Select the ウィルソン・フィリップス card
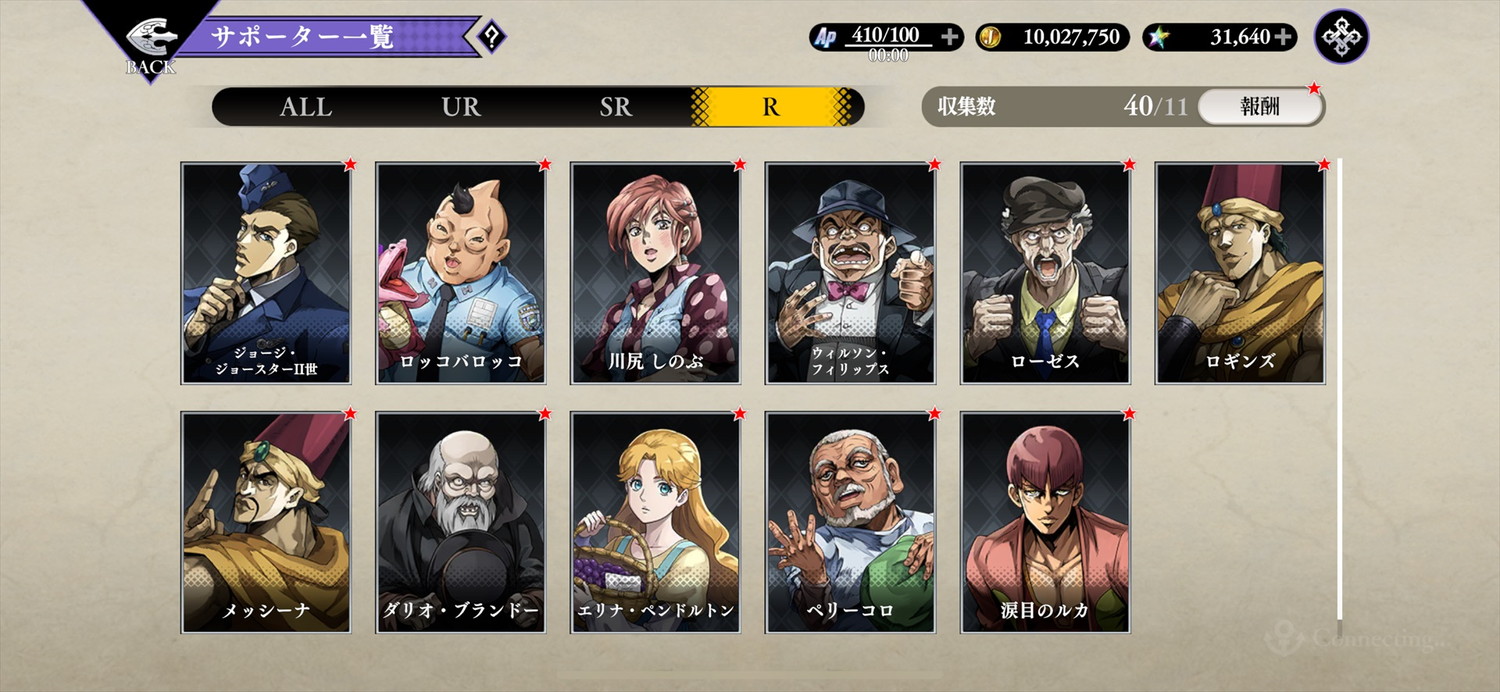The width and height of the screenshot is (1500, 692). [x=851, y=273]
